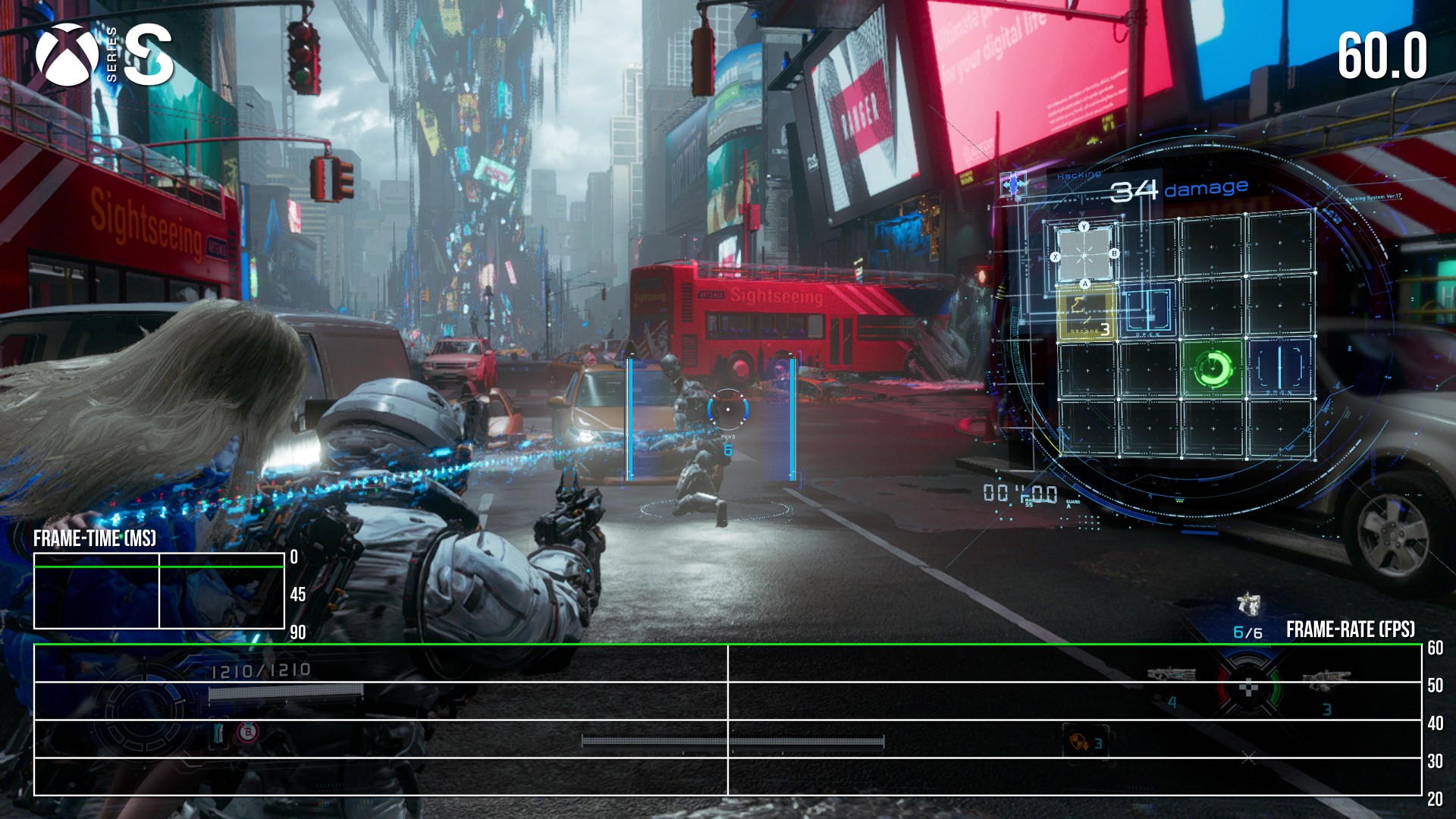Choose the yellow Decode tile marked 3

1087,312
